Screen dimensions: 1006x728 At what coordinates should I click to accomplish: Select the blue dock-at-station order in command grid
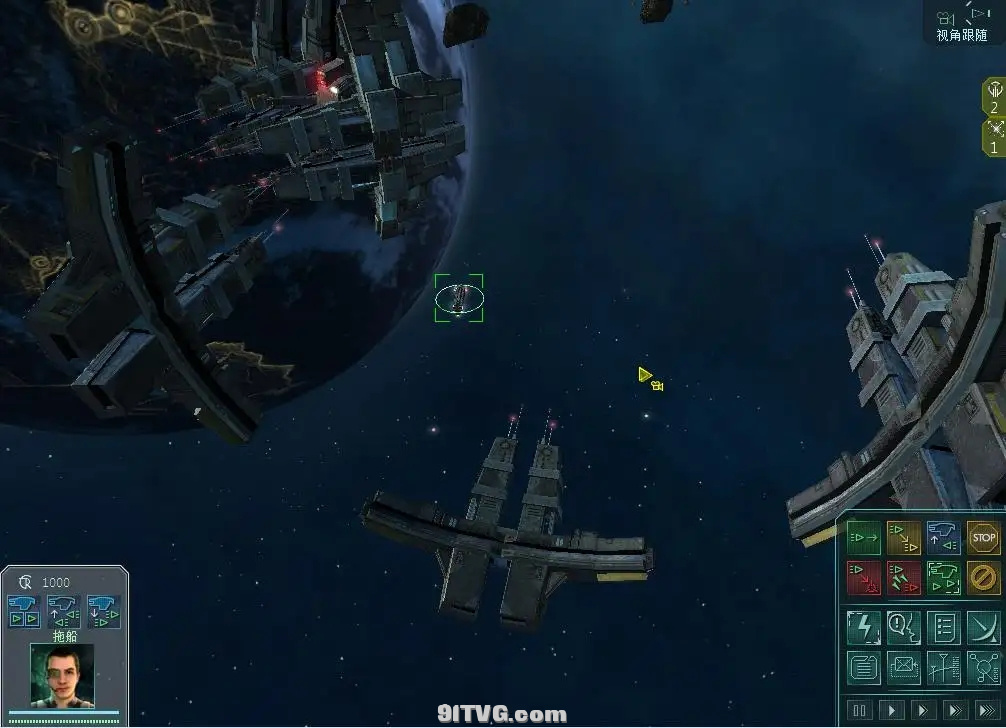pos(943,538)
